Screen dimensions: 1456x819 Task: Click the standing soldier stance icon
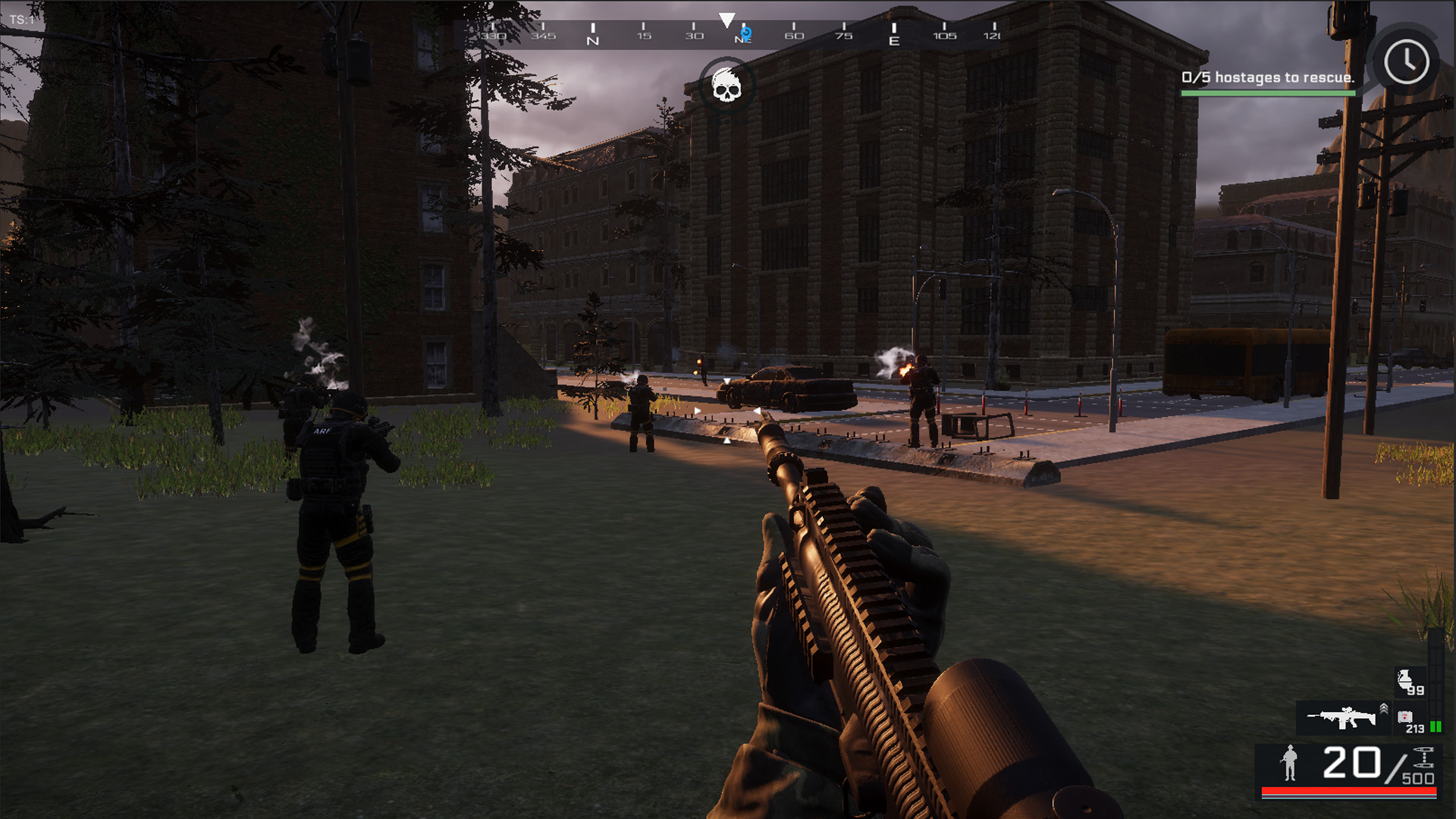pyautogui.click(x=1288, y=763)
